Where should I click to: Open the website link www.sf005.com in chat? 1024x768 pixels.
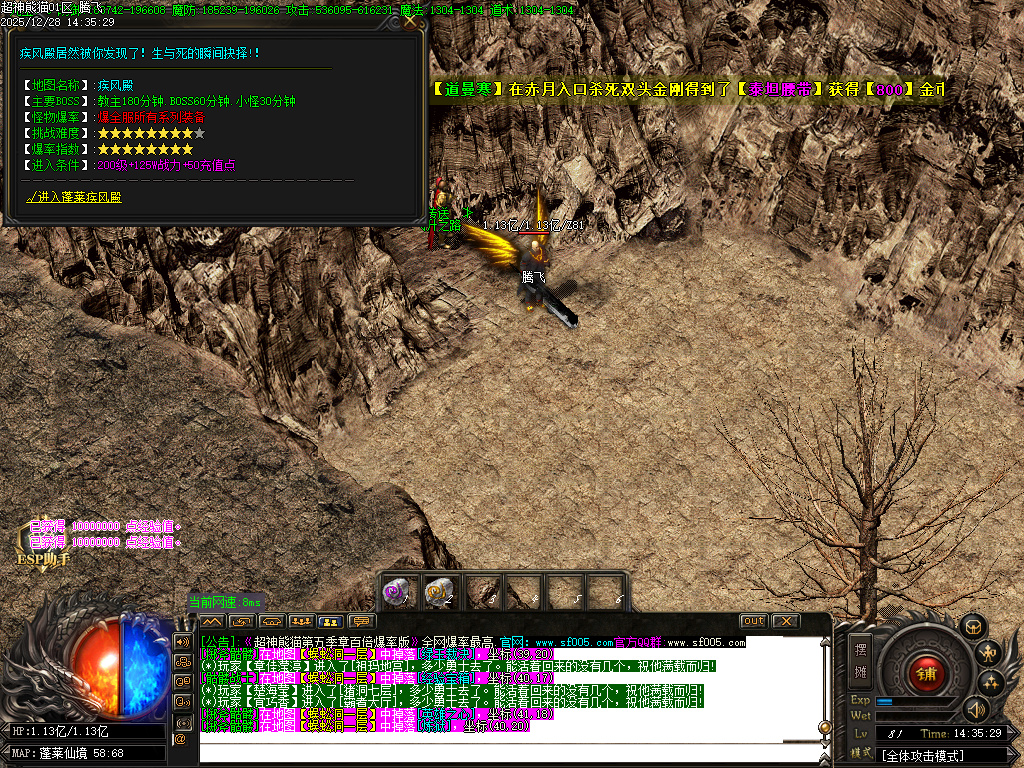[x=570, y=642]
